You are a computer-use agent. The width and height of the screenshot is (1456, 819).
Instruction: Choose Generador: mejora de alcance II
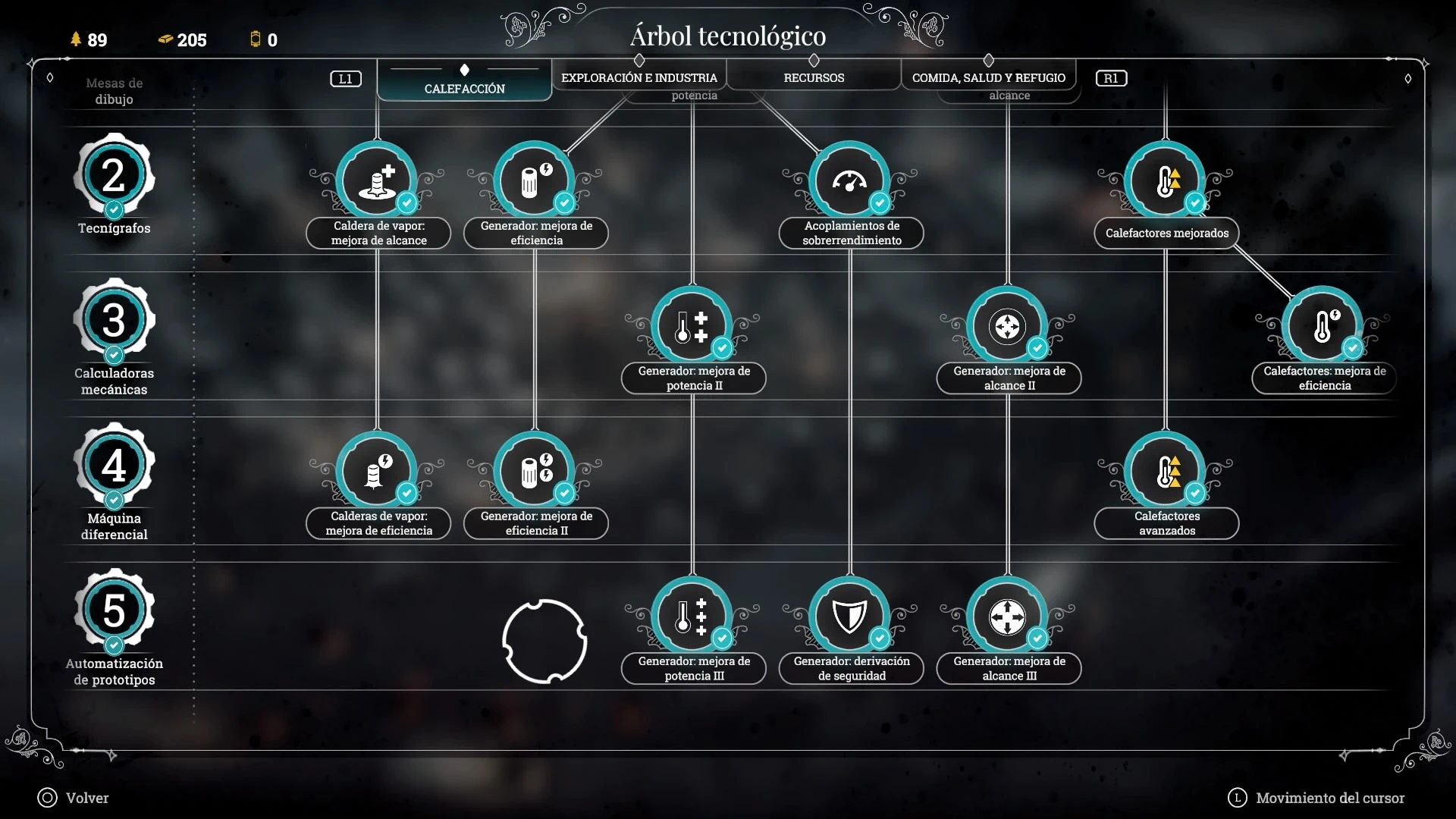click(x=1007, y=327)
